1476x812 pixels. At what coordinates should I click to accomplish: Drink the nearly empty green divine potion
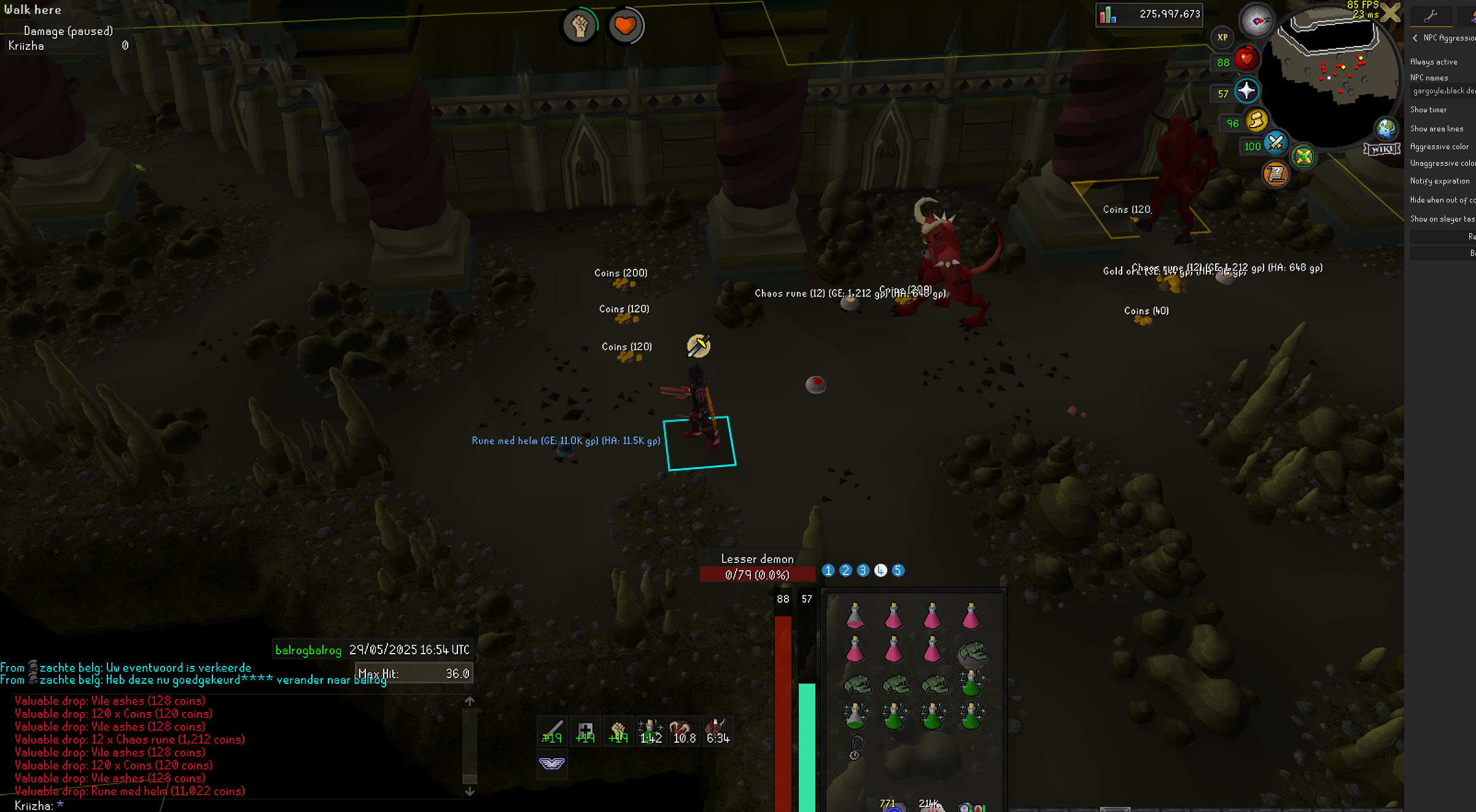click(x=855, y=716)
